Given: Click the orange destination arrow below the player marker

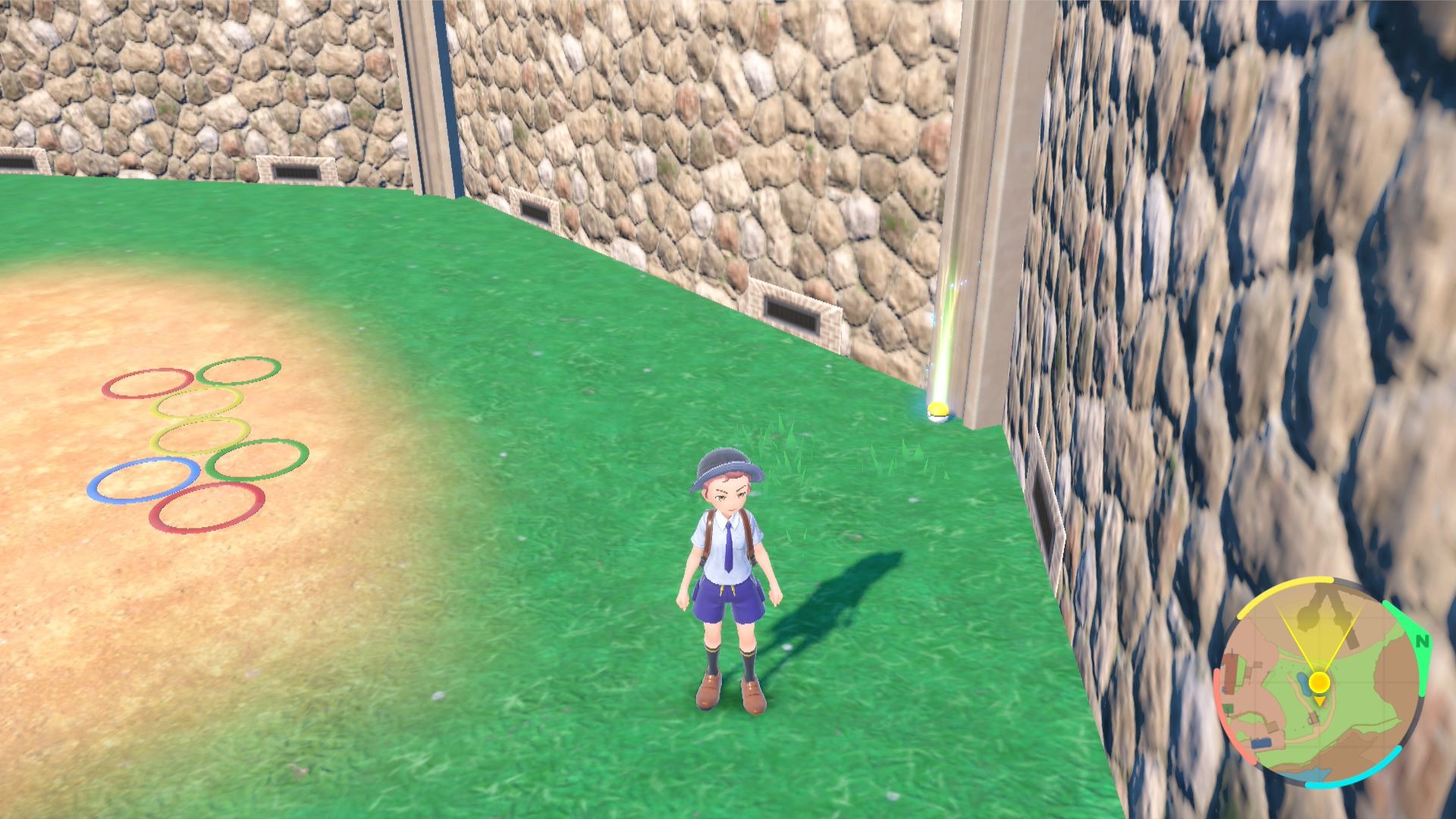Looking at the screenshot, I should pyautogui.click(x=1319, y=701).
